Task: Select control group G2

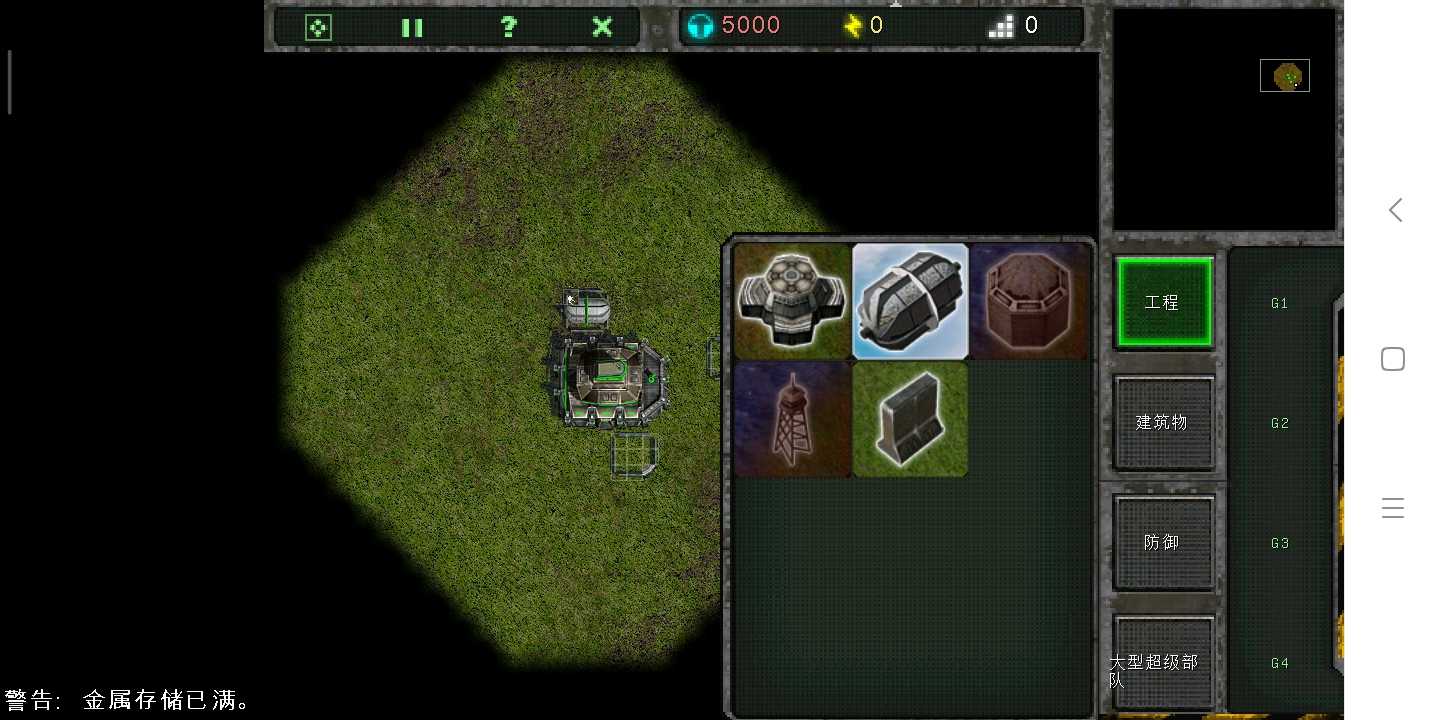Action: point(1280,423)
